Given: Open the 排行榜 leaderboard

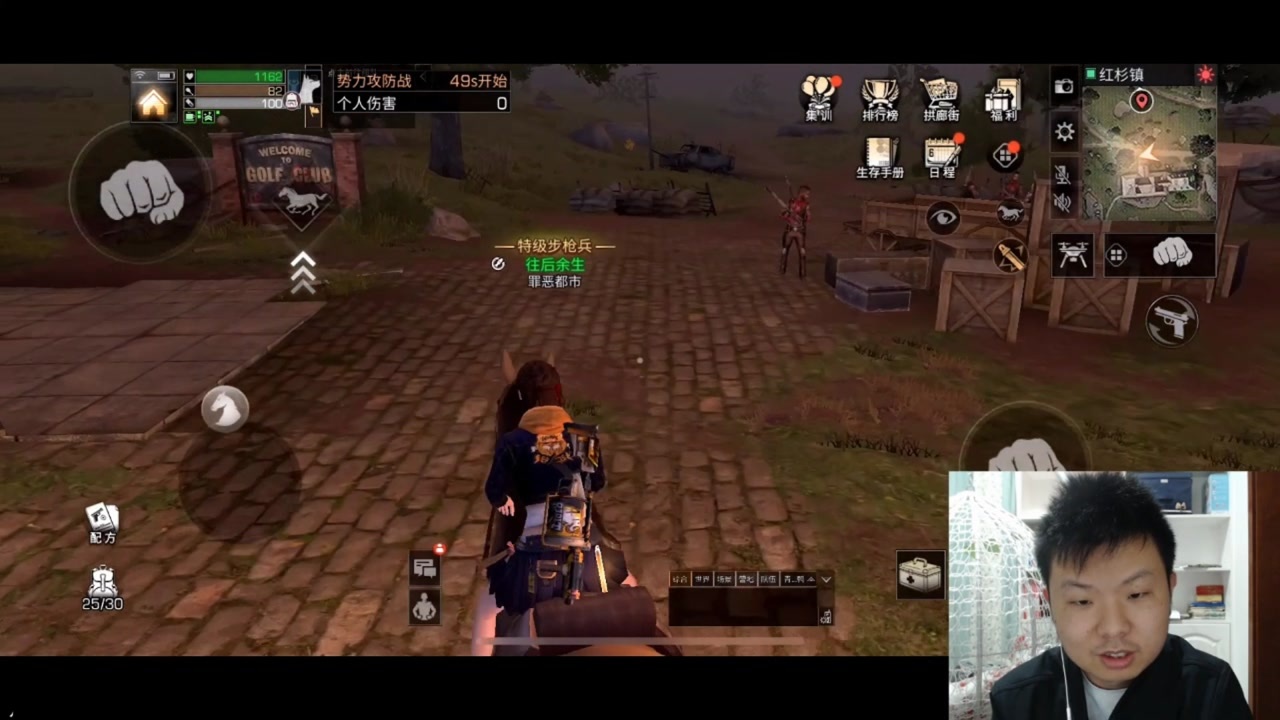Looking at the screenshot, I should tap(880, 98).
